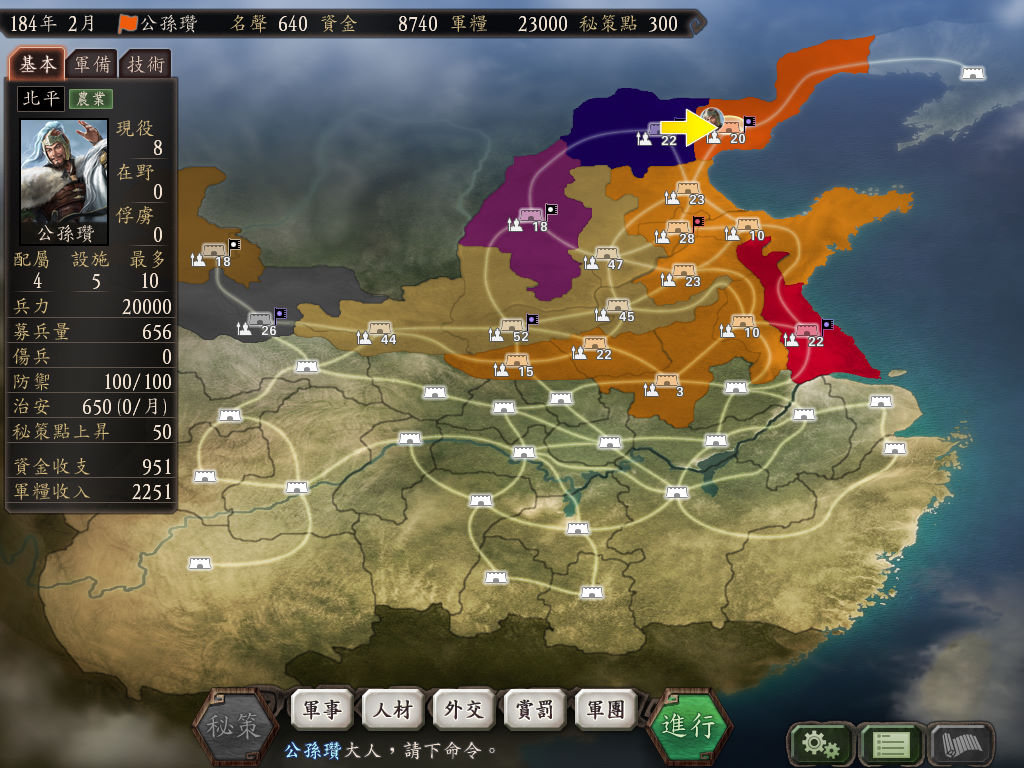The image size is (1024, 768).
Task: Choose the 人材 command
Action: [x=393, y=710]
